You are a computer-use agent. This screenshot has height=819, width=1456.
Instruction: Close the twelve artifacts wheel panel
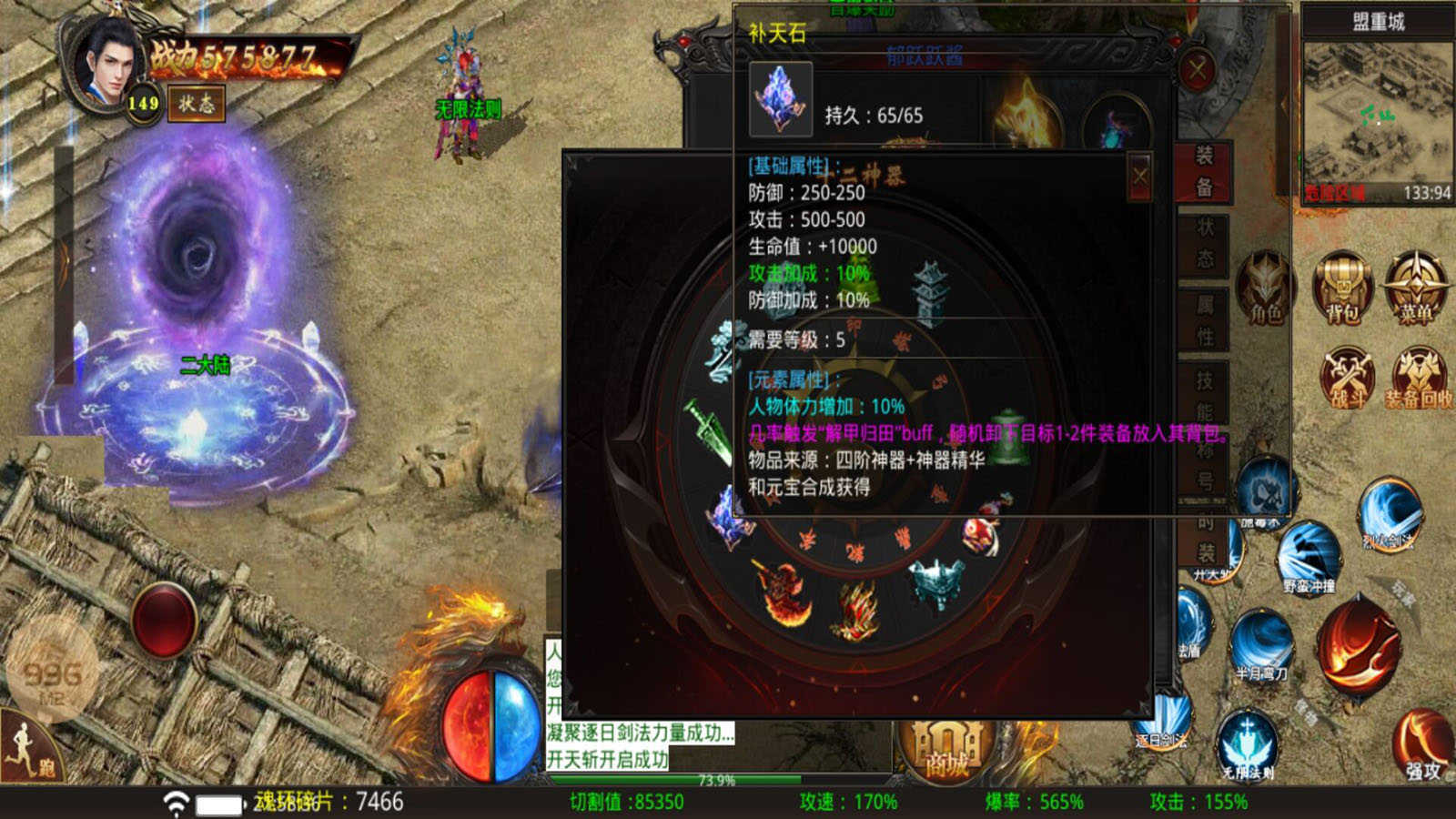[1139, 175]
